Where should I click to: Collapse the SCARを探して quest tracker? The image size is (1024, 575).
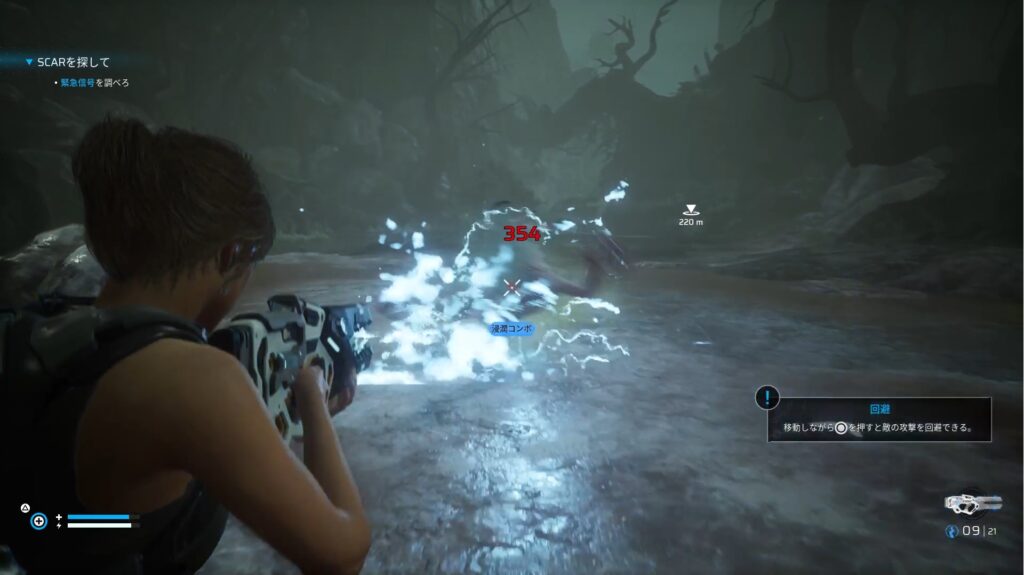pyautogui.click(x=29, y=62)
